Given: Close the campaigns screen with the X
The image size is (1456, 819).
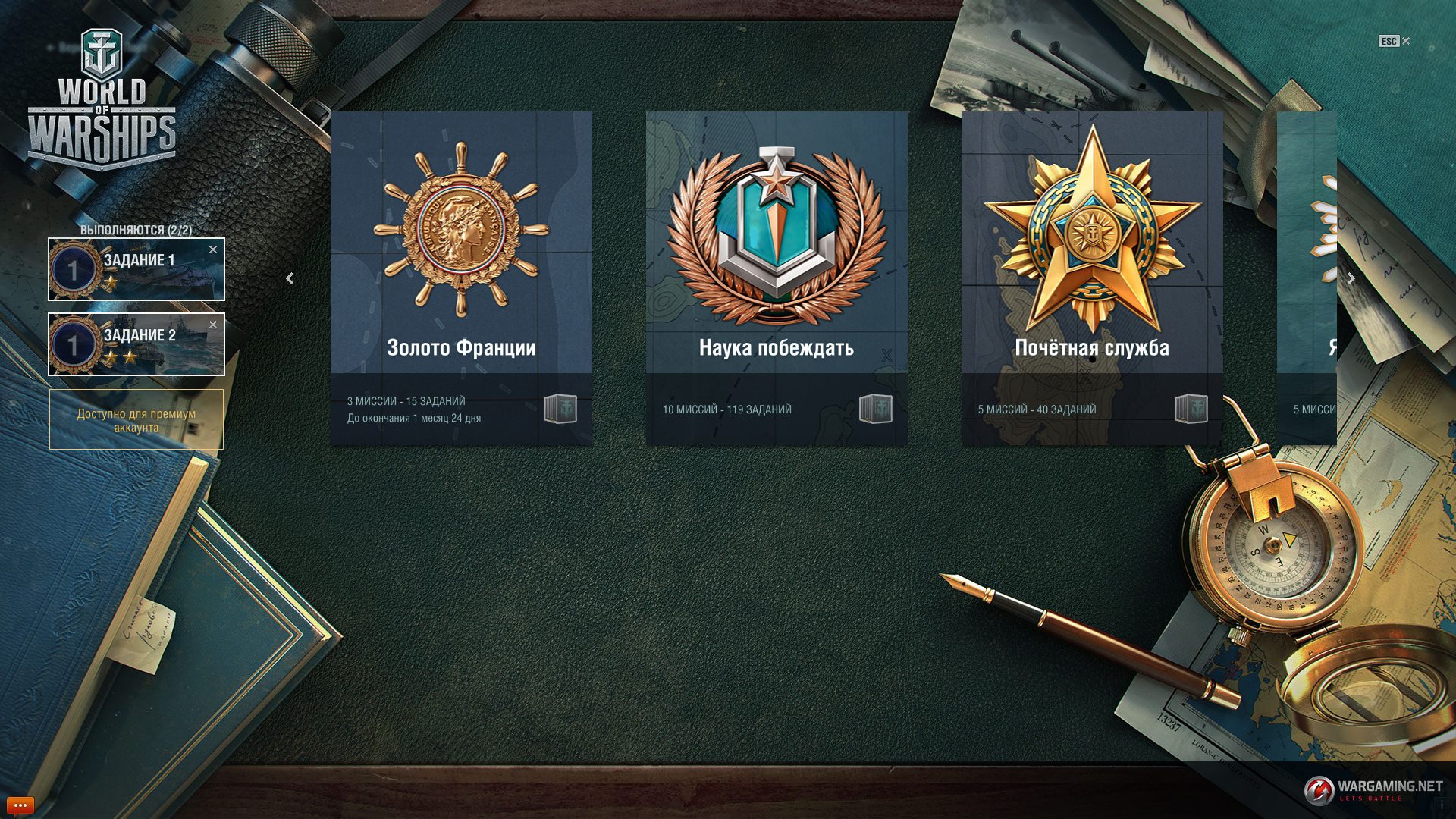Looking at the screenshot, I should pyautogui.click(x=1405, y=41).
